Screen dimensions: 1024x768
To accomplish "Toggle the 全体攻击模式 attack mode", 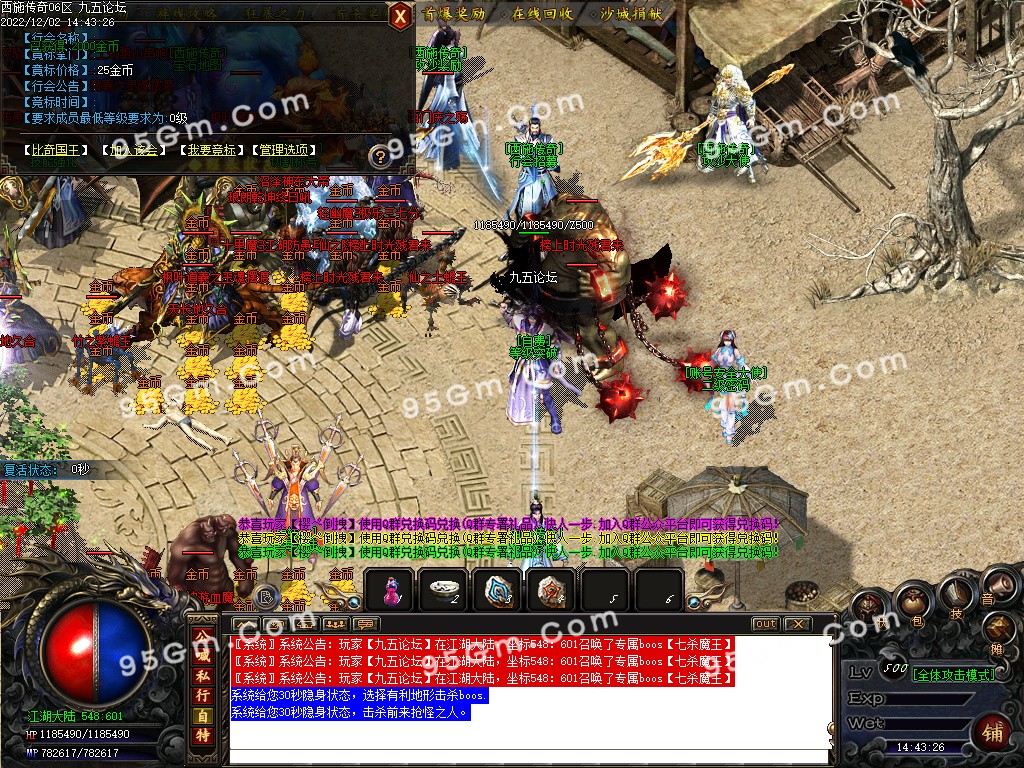I will pyautogui.click(x=953, y=674).
